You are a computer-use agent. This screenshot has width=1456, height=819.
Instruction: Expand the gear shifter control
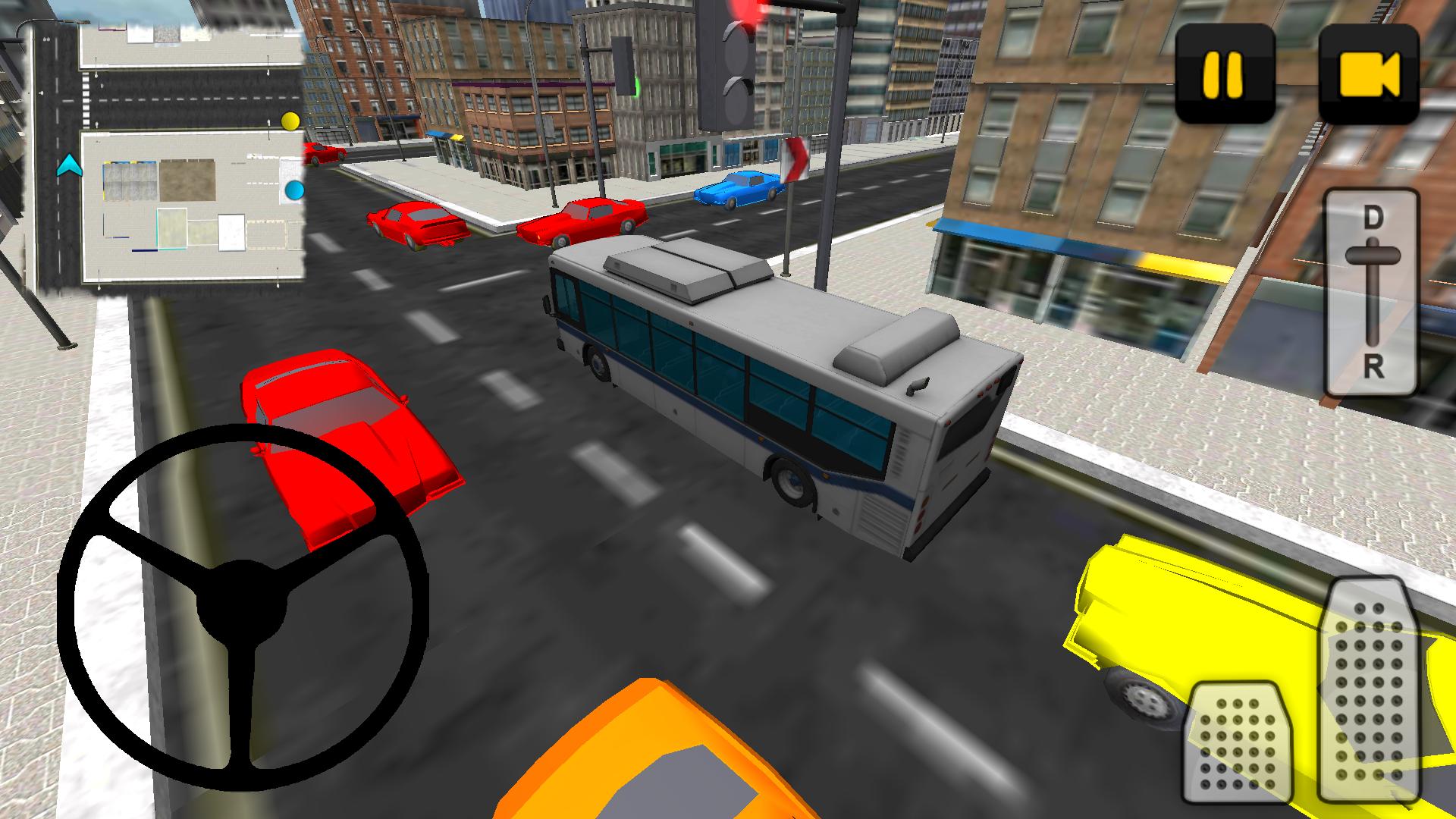click(1373, 292)
